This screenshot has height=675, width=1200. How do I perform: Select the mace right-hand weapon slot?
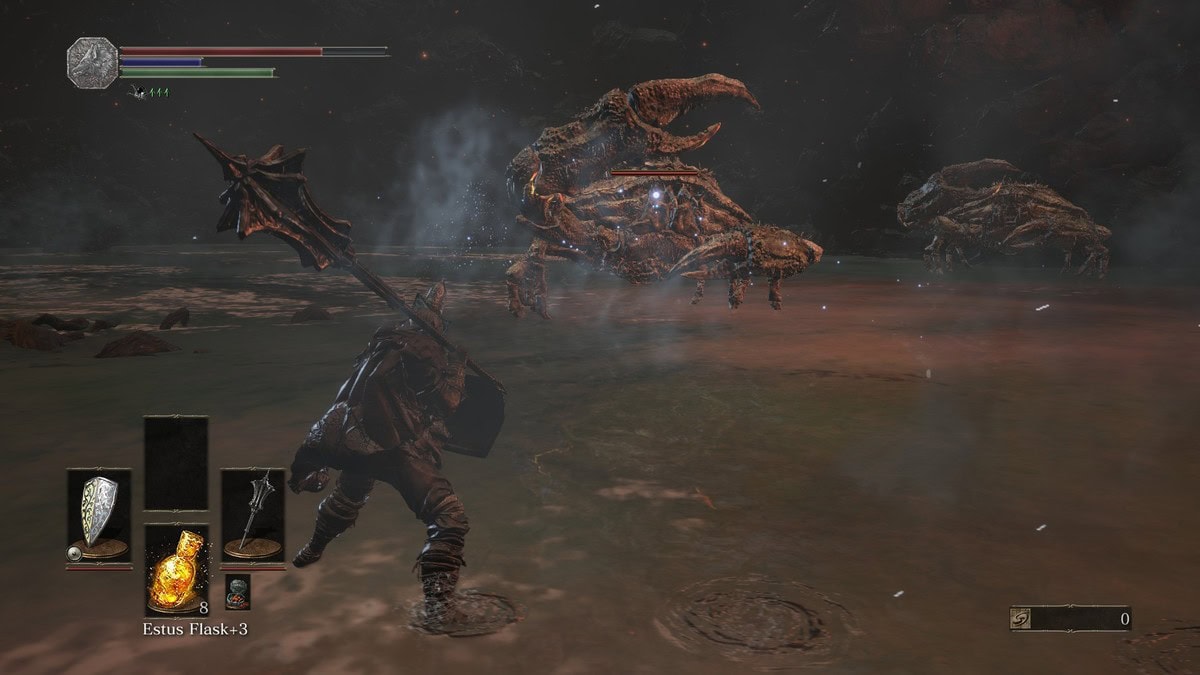point(253,515)
